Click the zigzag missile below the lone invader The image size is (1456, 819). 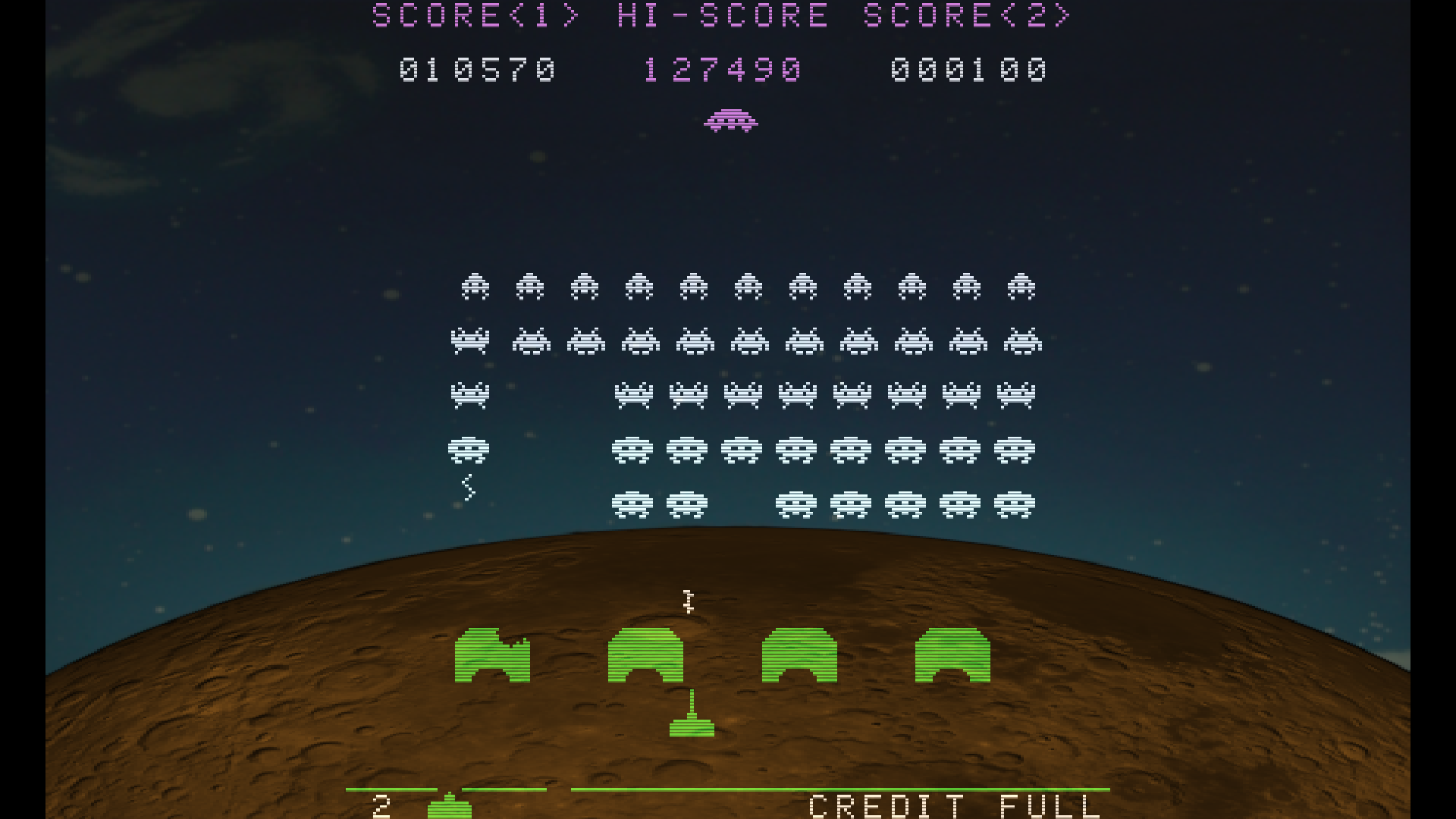click(468, 488)
